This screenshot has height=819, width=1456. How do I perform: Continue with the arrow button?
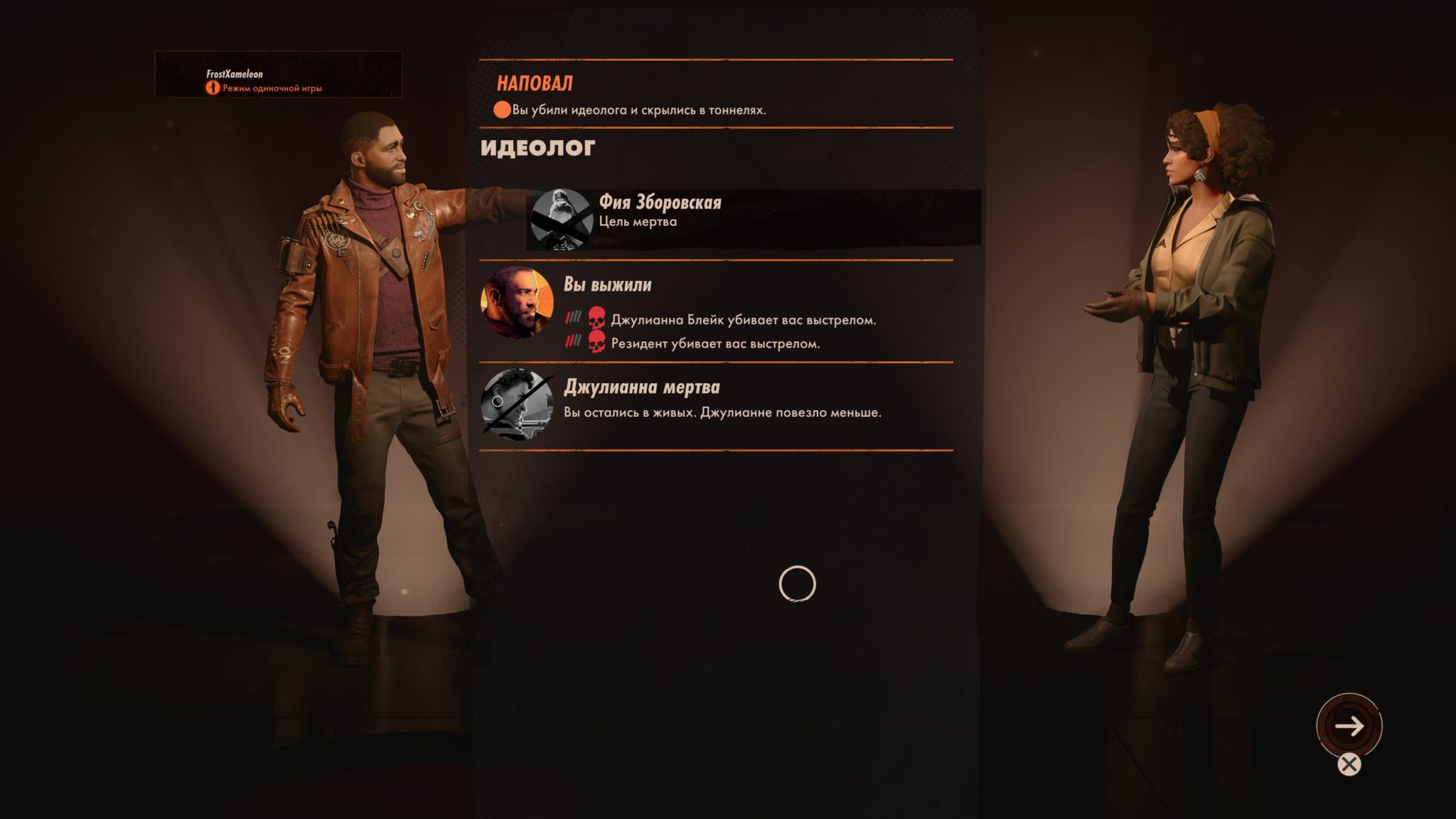click(1349, 726)
